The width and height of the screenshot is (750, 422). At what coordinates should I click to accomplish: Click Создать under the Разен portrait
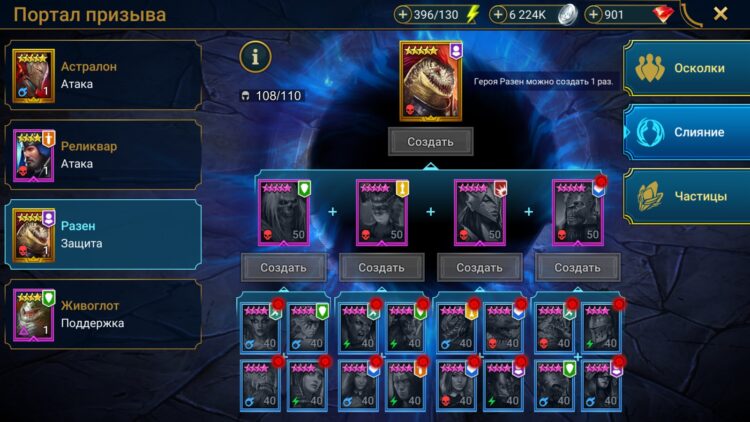click(430, 142)
